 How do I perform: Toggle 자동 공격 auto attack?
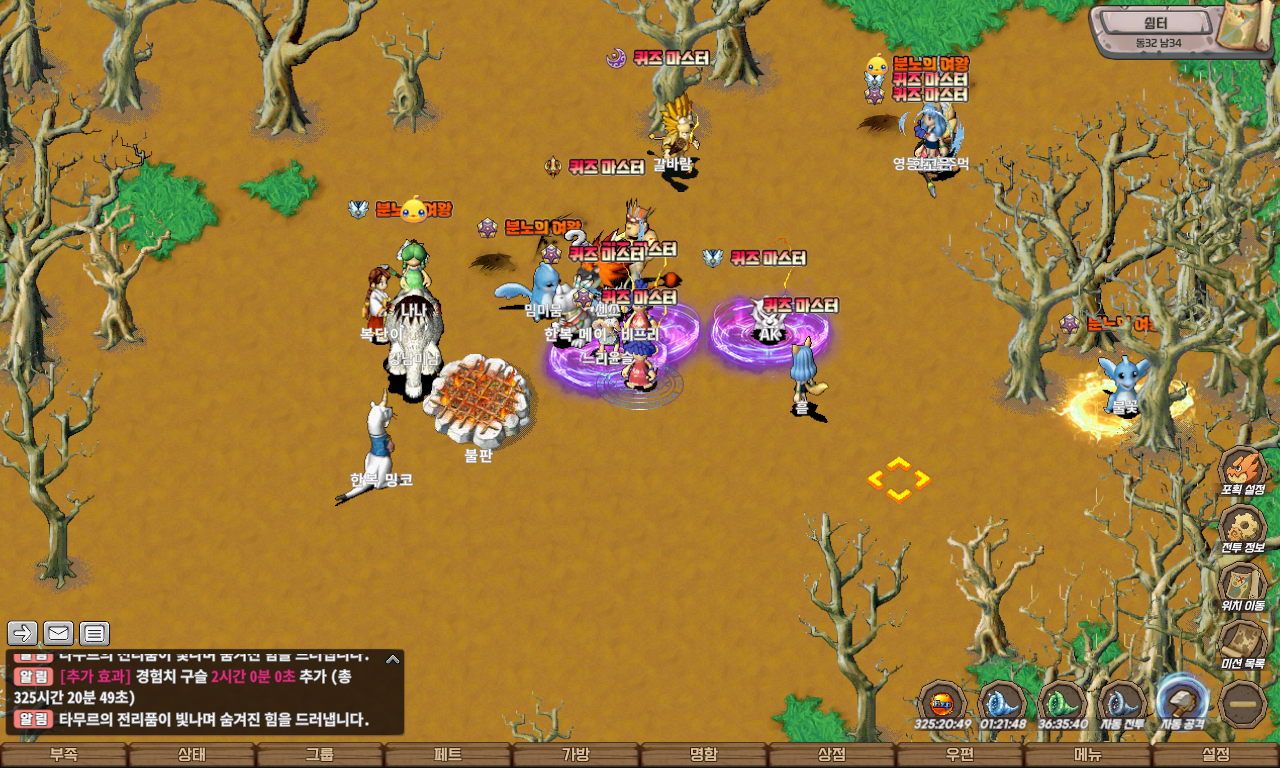click(x=1182, y=701)
